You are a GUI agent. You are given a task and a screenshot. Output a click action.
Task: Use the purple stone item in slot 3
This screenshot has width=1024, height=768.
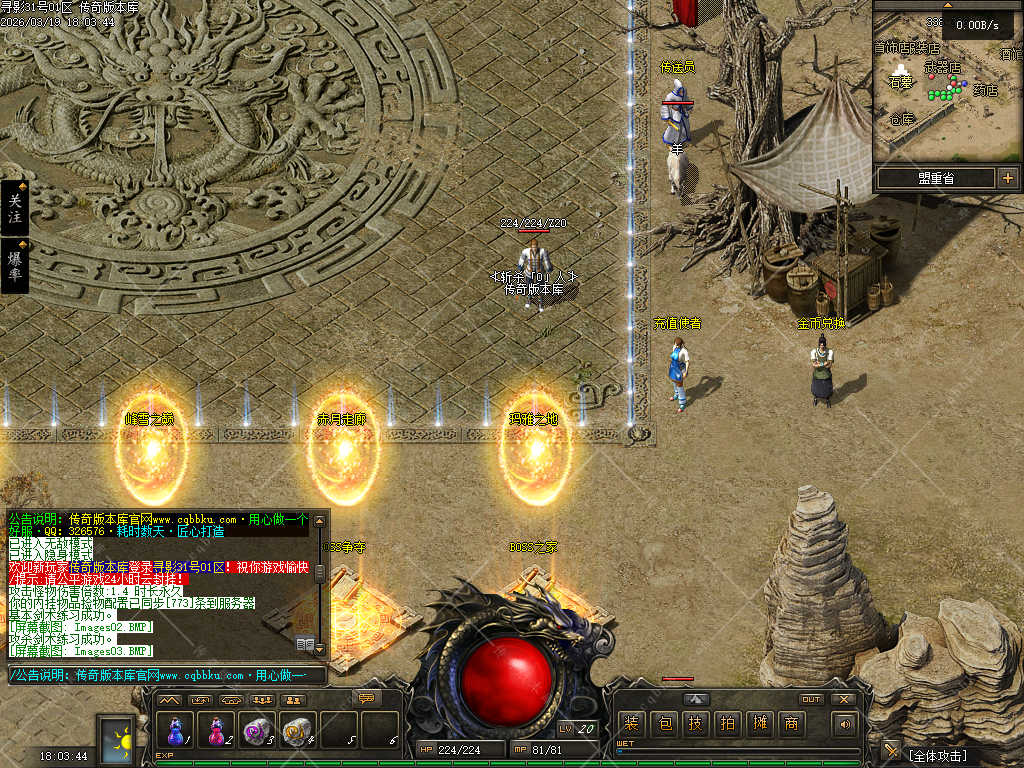click(258, 730)
